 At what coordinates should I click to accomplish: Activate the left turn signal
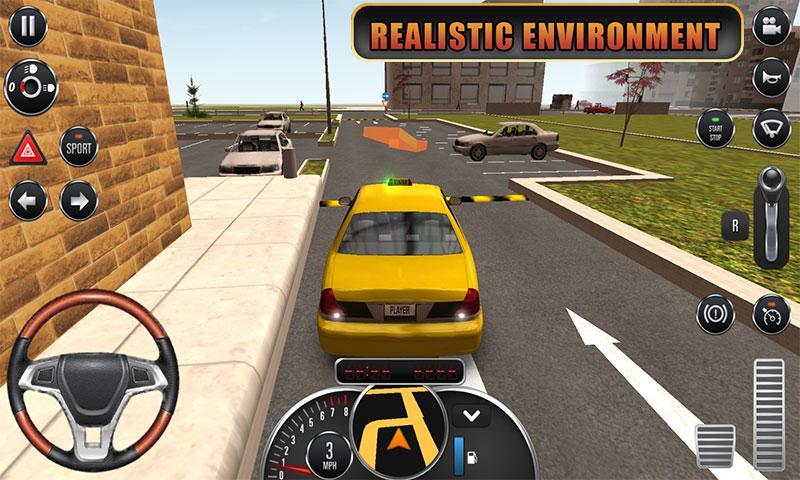tap(28, 201)
